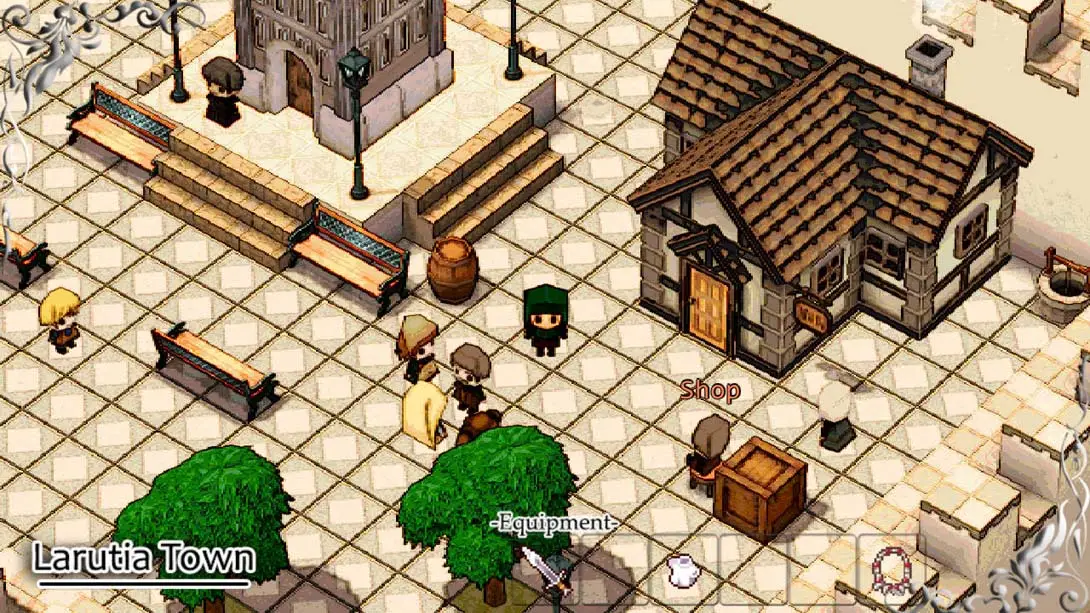This screenshot has height=613, width=1090.
Task: Select the red and white necklace slot
Action: [x=889, y=571]
